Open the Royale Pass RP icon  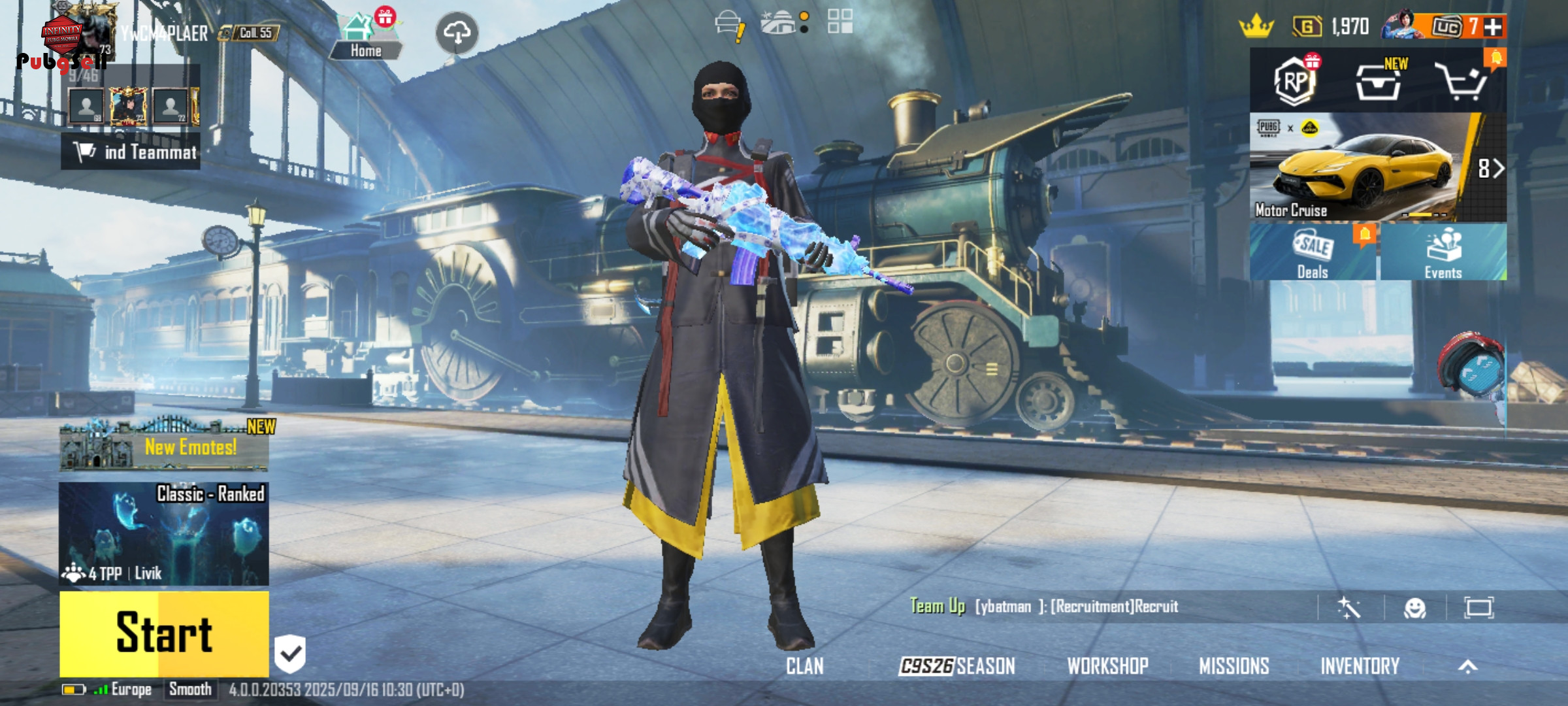point(1295,82)
